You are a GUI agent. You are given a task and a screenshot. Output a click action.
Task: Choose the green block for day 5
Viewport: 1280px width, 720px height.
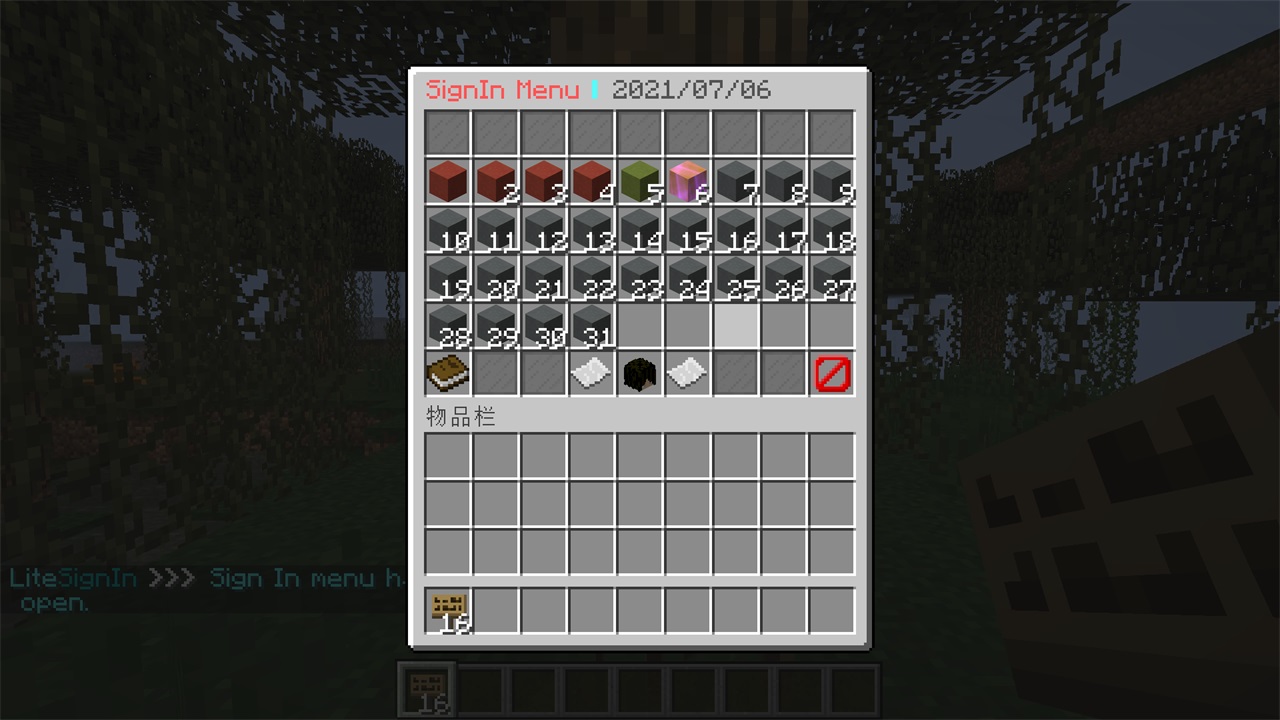pos(640,182)
